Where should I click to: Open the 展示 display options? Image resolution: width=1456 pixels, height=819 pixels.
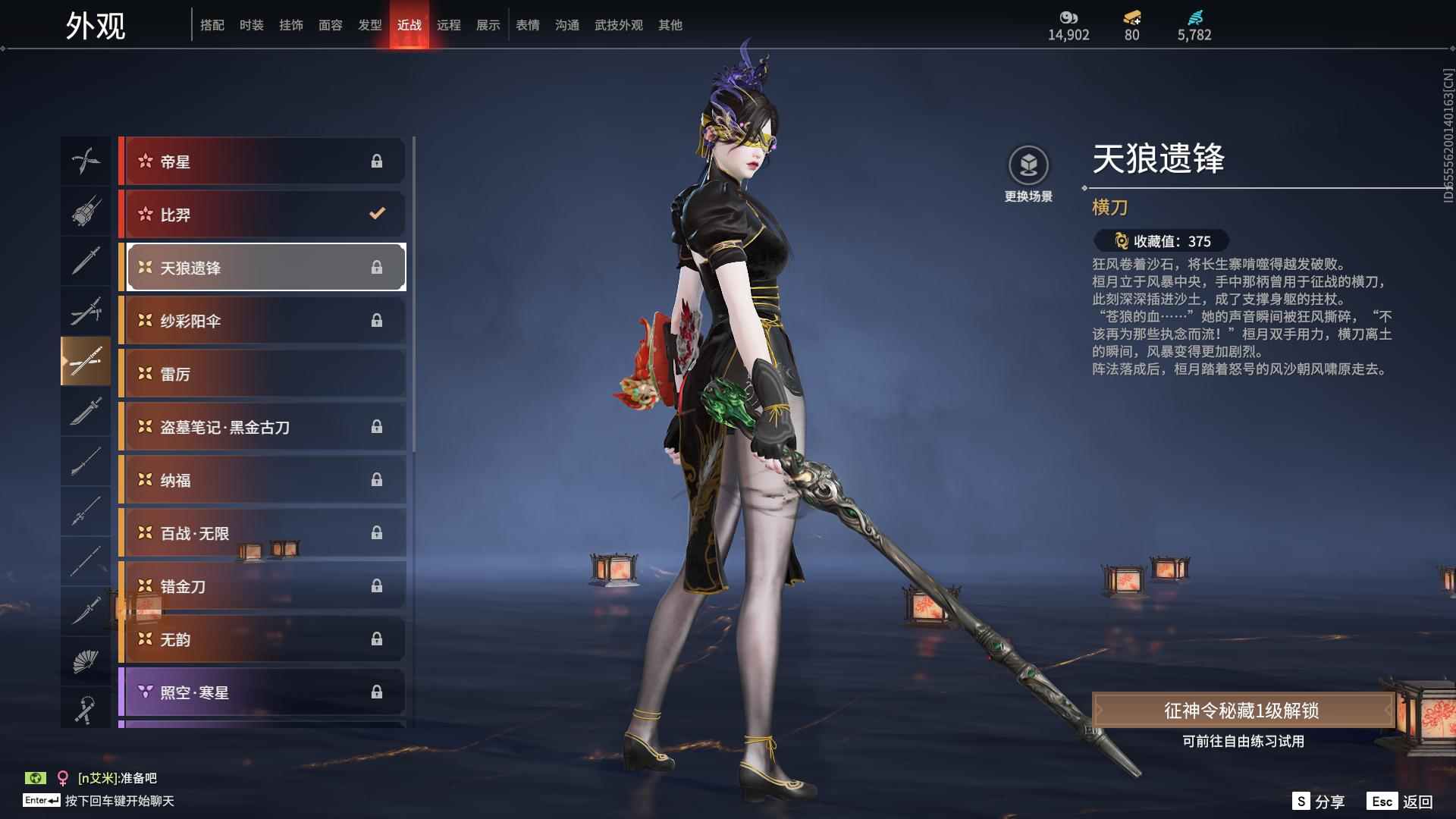click(488, 24)
